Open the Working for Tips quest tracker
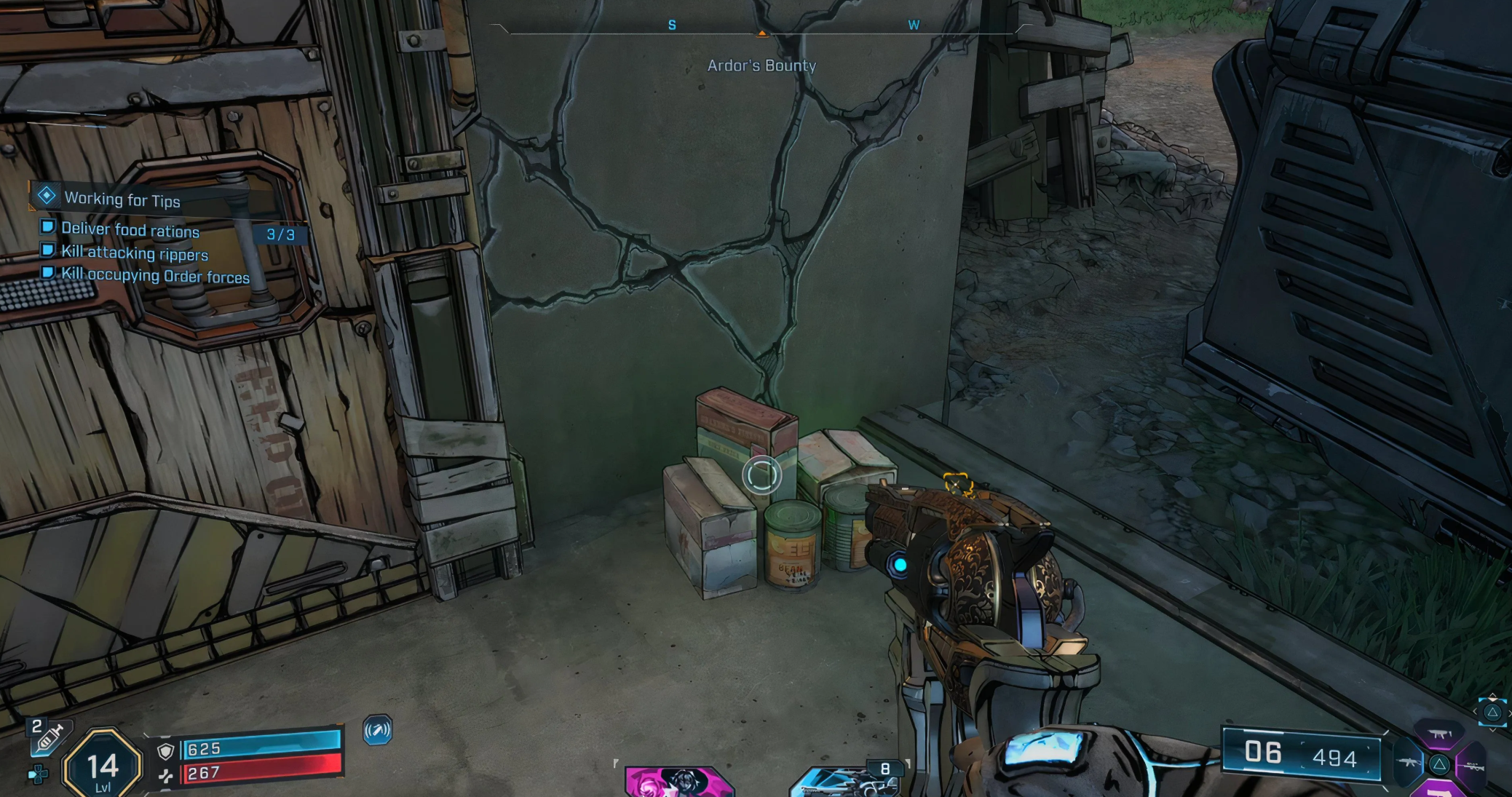Screen dimensions: 1512x797 [x=122, y=199]
